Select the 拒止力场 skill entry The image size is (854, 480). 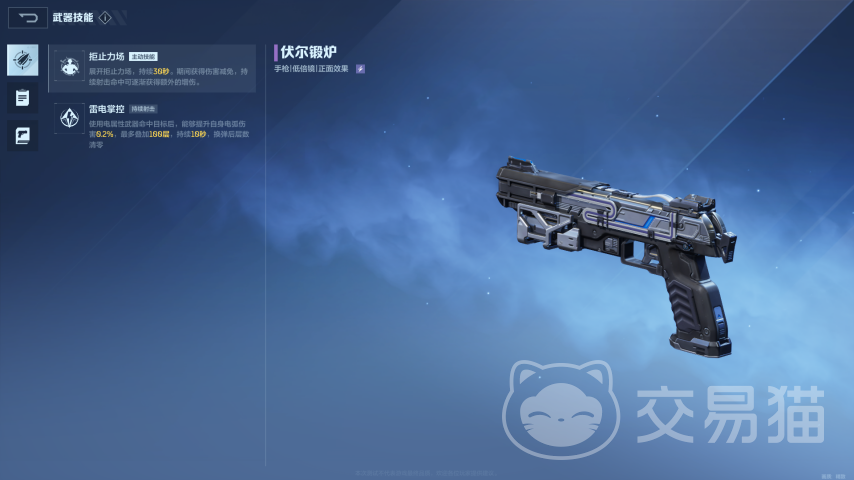[153, 68]
